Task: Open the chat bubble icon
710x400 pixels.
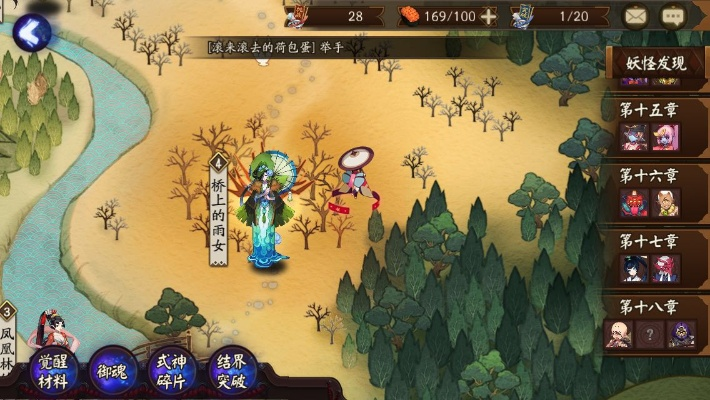Action: (x=673, y=16)
